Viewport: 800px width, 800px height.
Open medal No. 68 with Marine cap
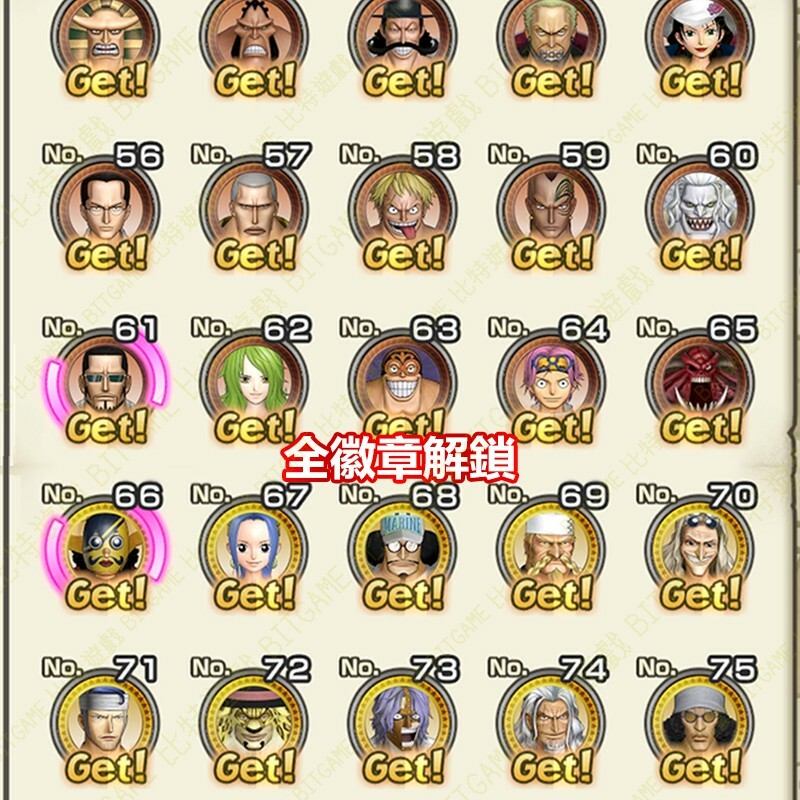pos(402,548)
